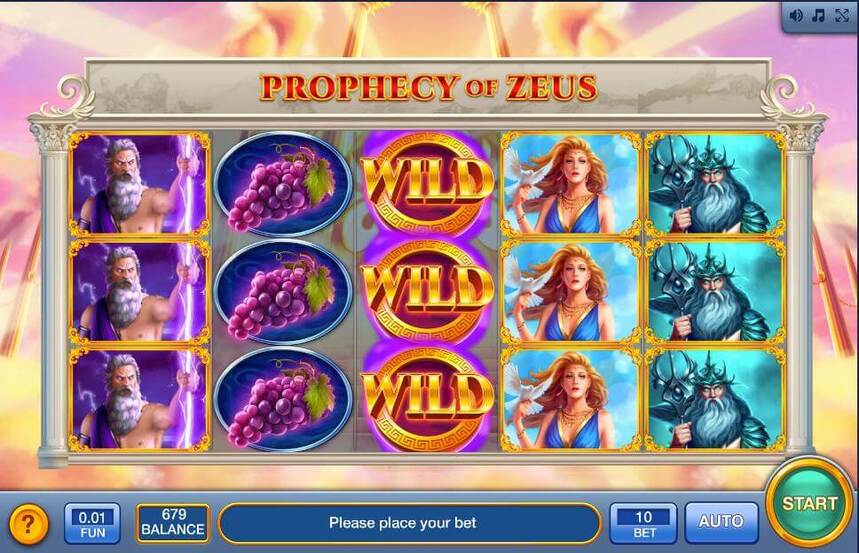Spin the reels with the START button
Image resolution: width=859 pixels, height=553 pixels.
pyautogui.click(x=809, y=503)
